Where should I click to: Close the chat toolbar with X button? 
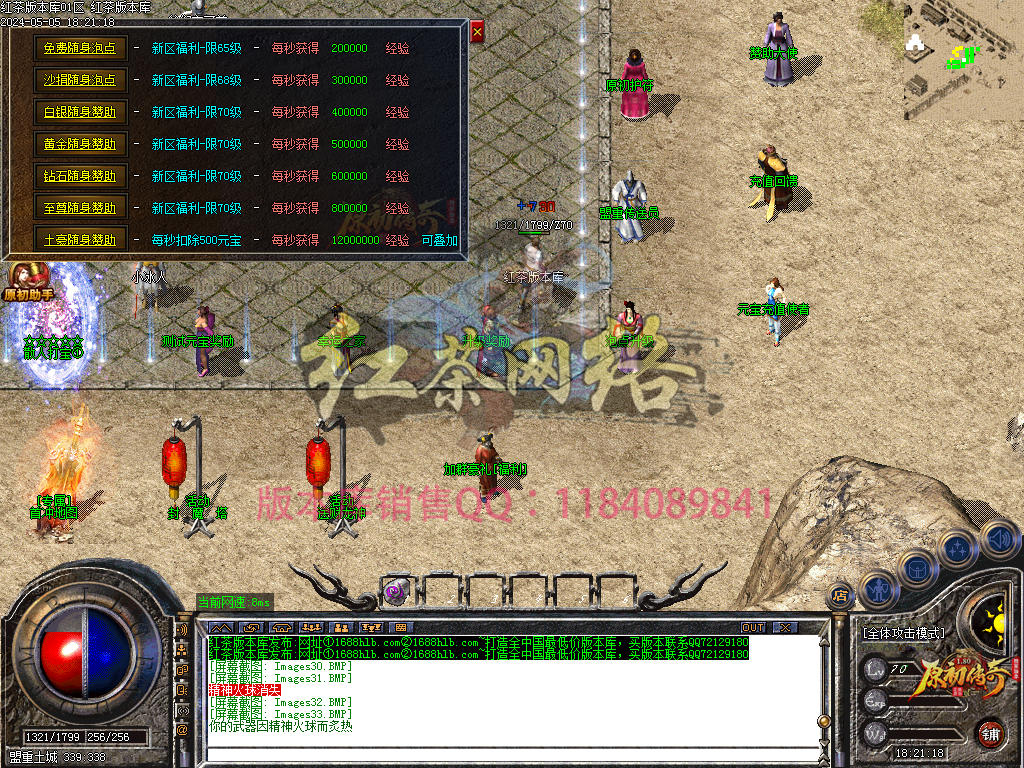coord(786,627)
